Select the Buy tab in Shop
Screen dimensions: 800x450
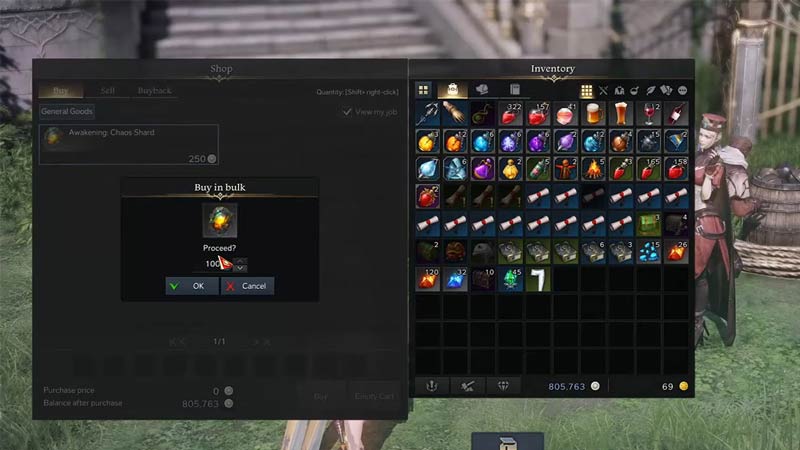pos(59,90)
